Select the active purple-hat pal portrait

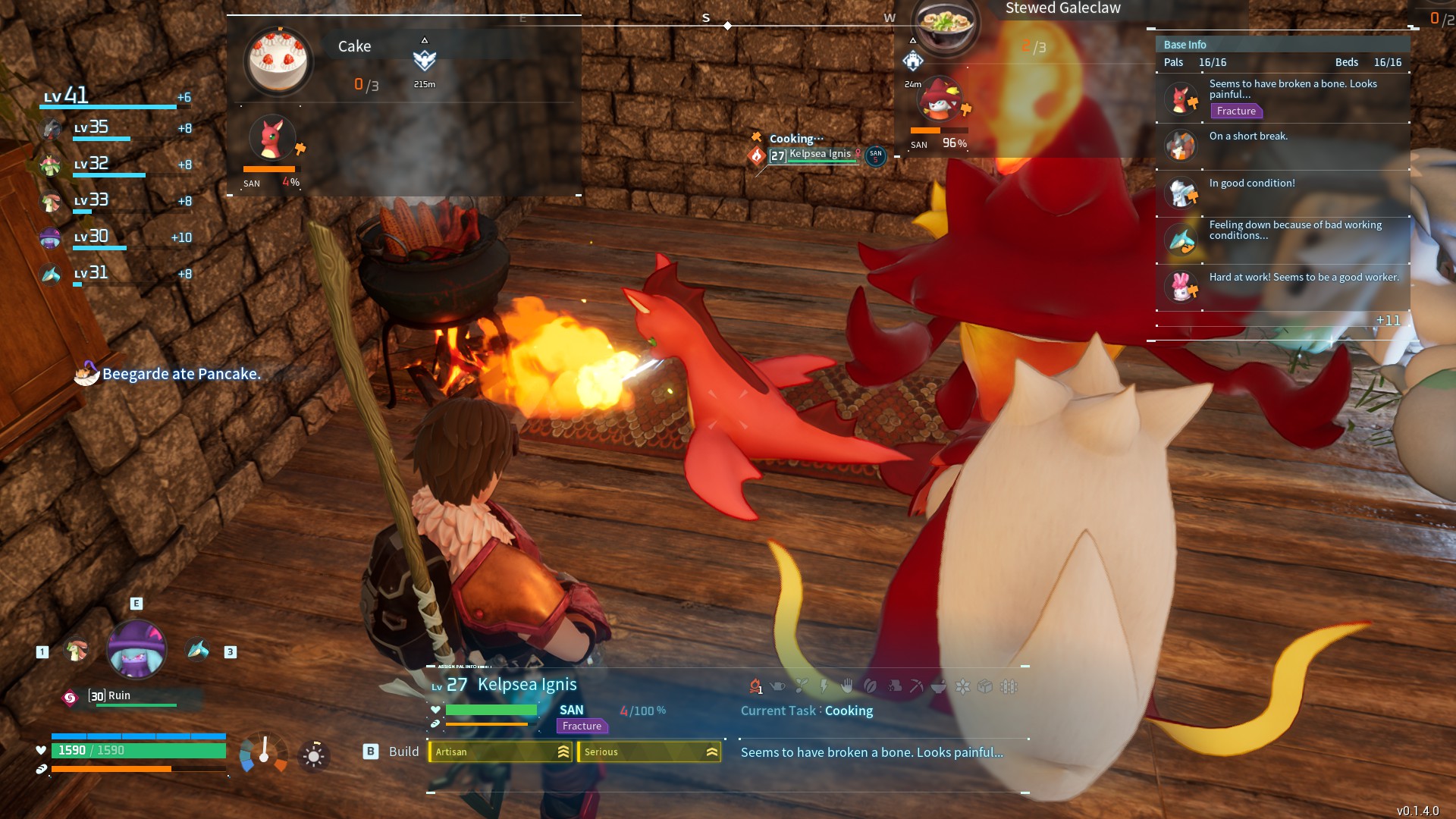[136, 650]
